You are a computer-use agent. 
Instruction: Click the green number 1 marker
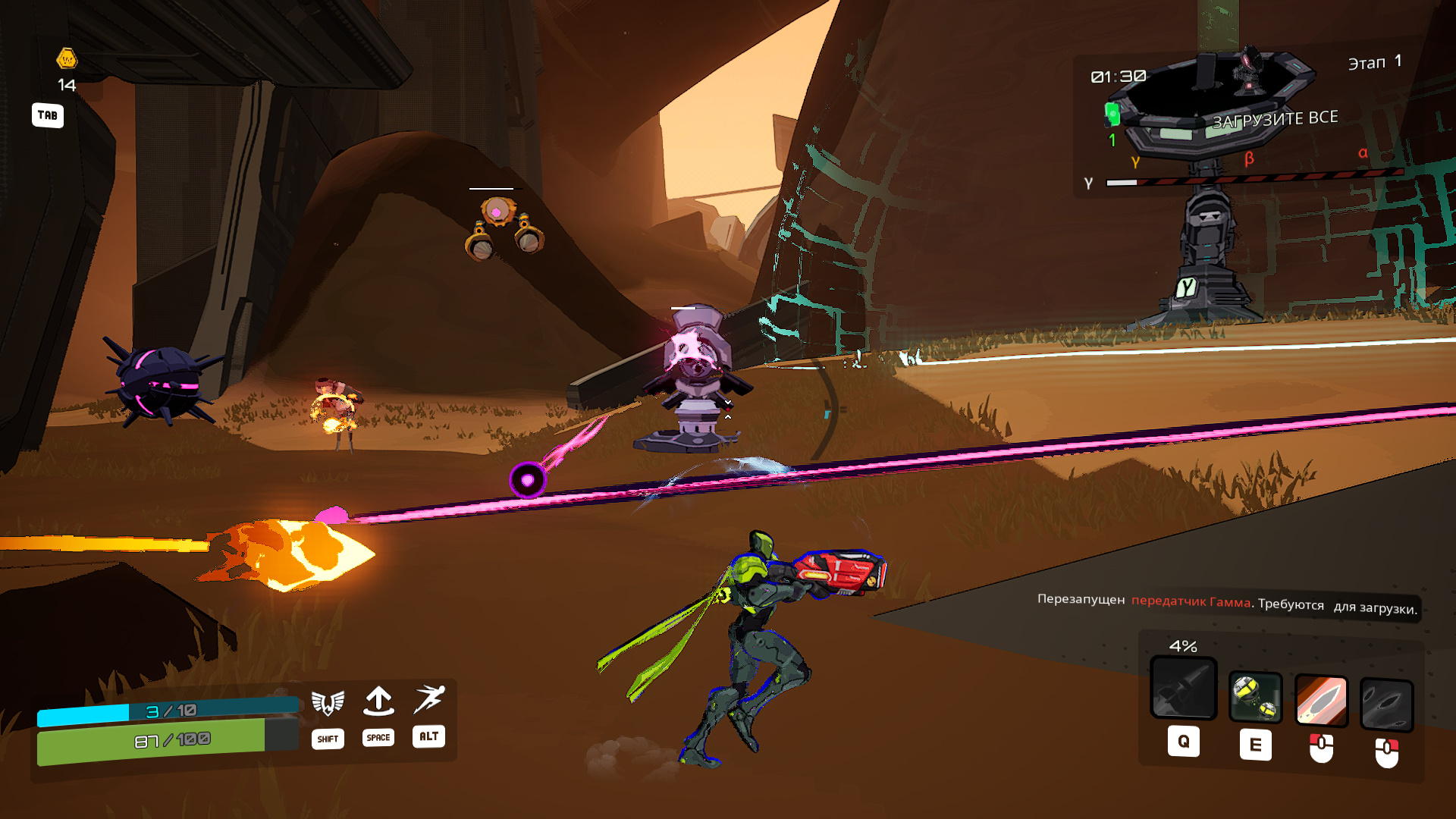(1112, 140)
